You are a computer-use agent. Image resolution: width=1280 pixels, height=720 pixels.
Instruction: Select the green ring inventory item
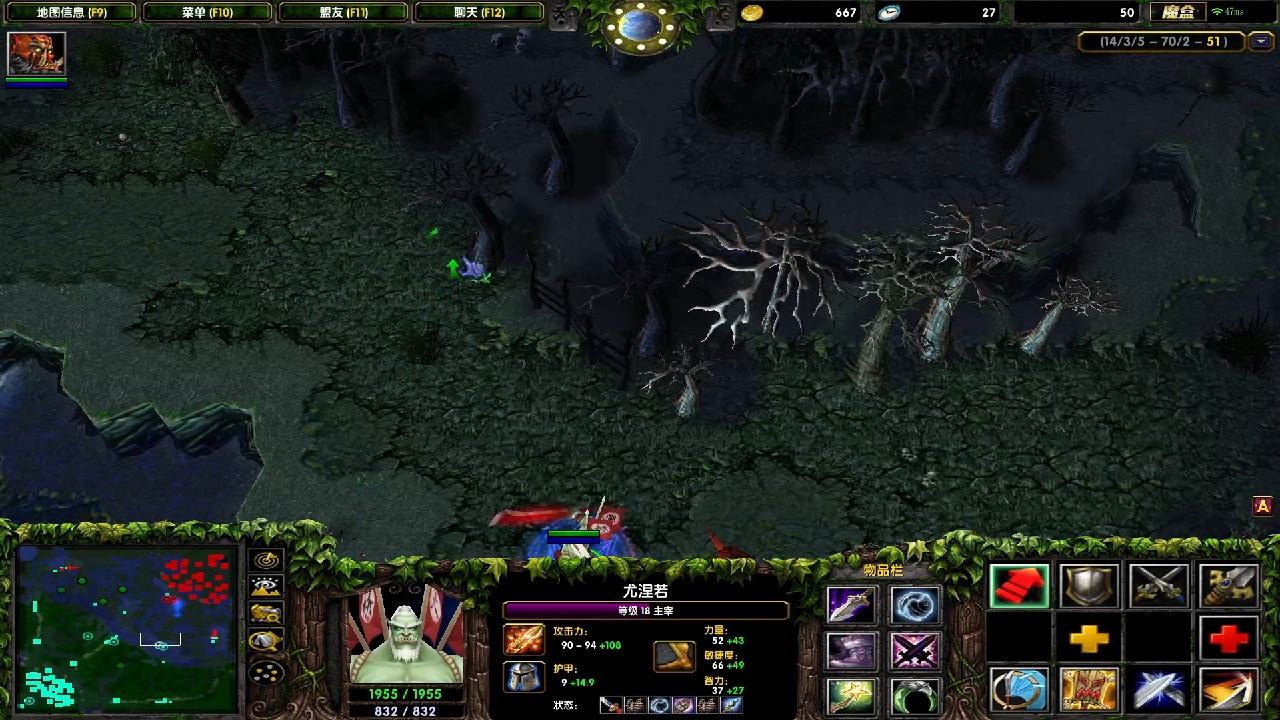click(x=915, y=696)
